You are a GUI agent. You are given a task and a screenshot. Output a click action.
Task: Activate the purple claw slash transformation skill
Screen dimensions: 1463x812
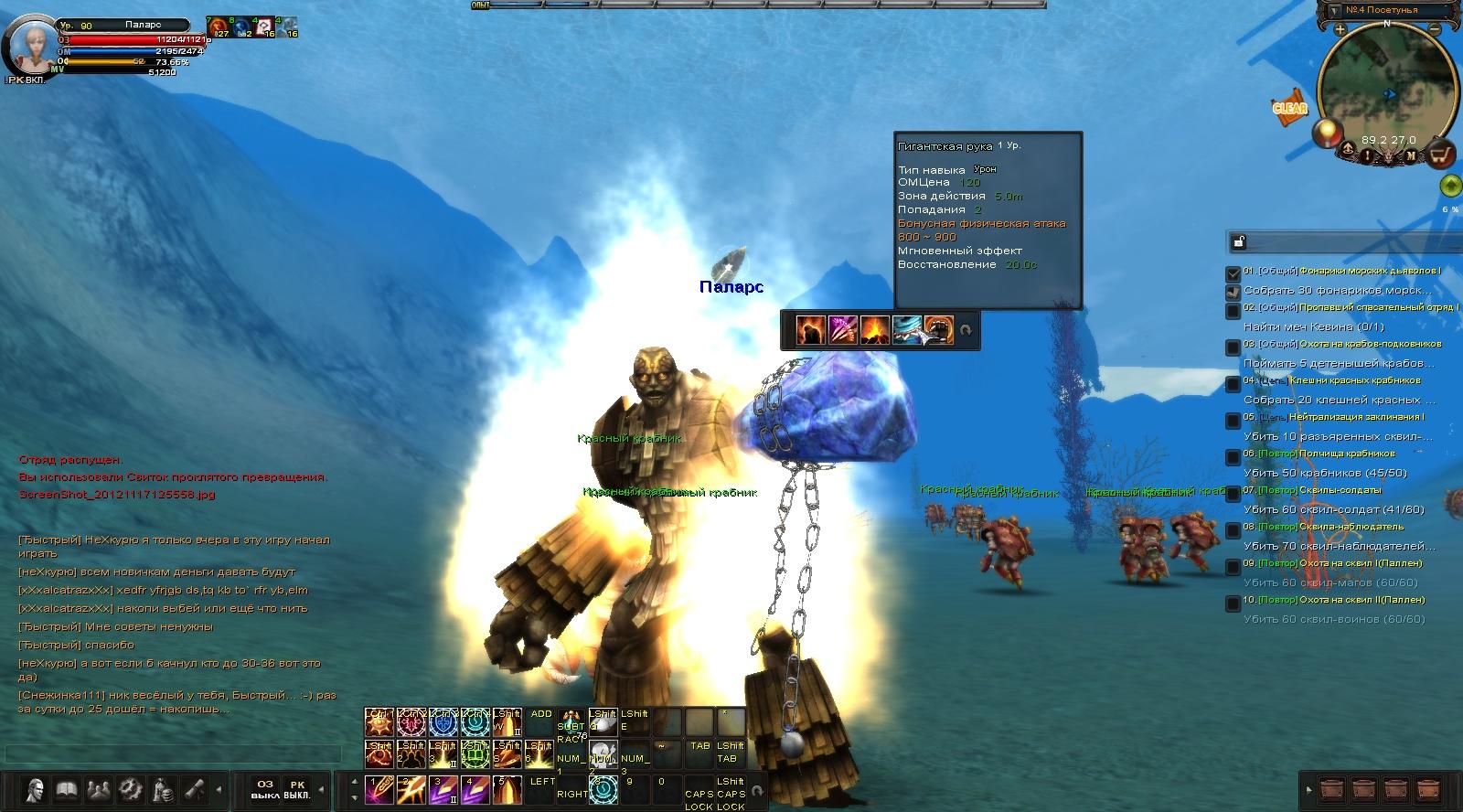[842, 329]
